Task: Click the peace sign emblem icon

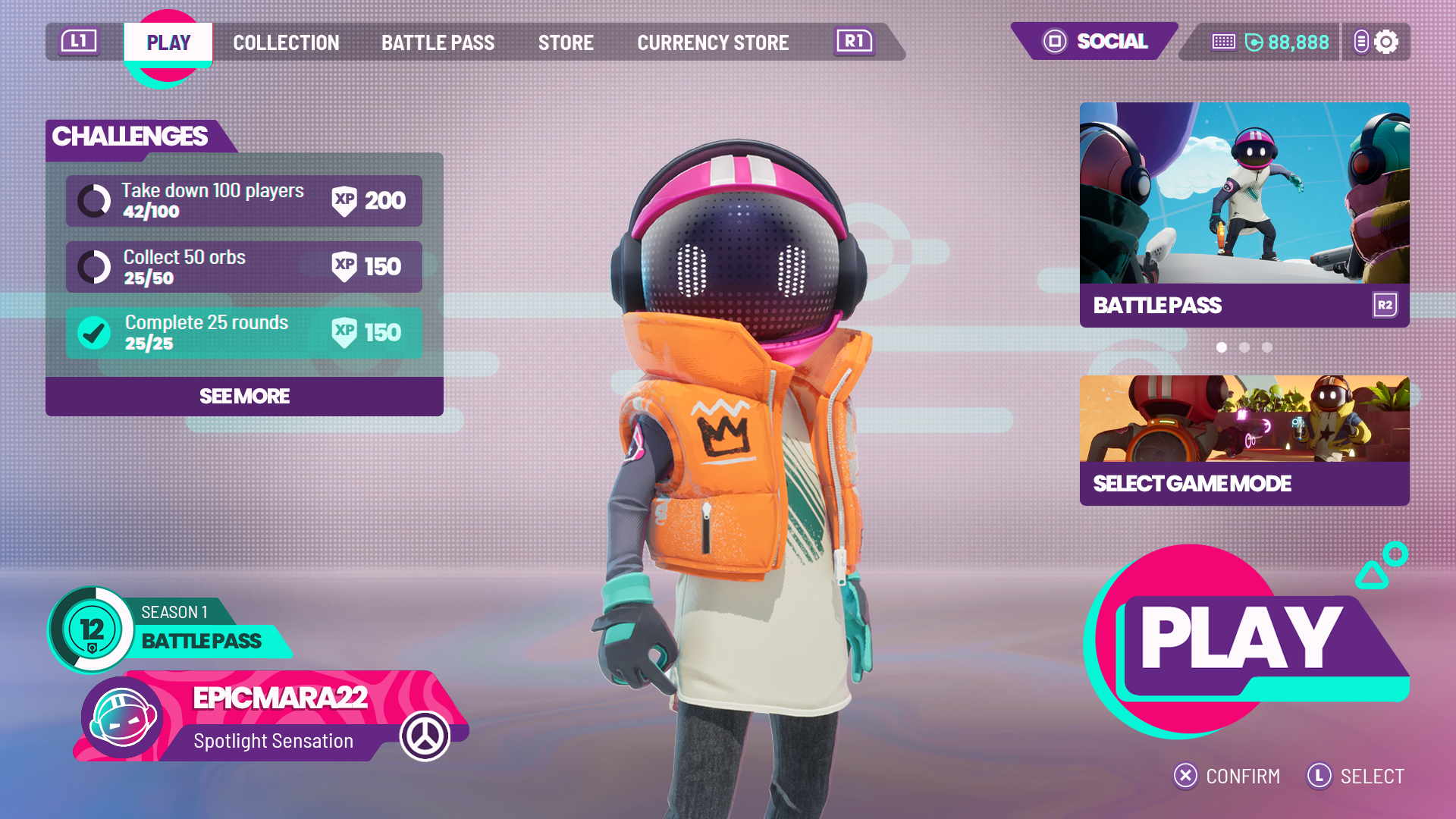Action: (425, 736)
